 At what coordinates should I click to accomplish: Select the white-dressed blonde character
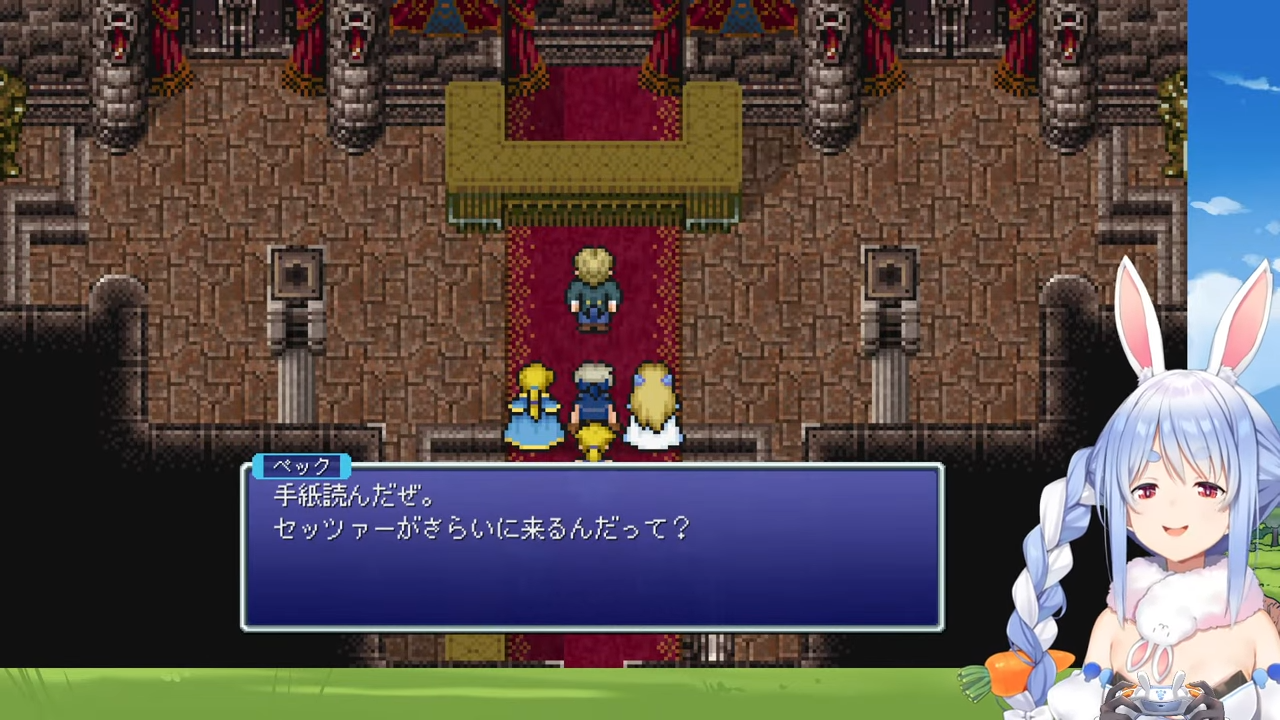tap(652, 405)
